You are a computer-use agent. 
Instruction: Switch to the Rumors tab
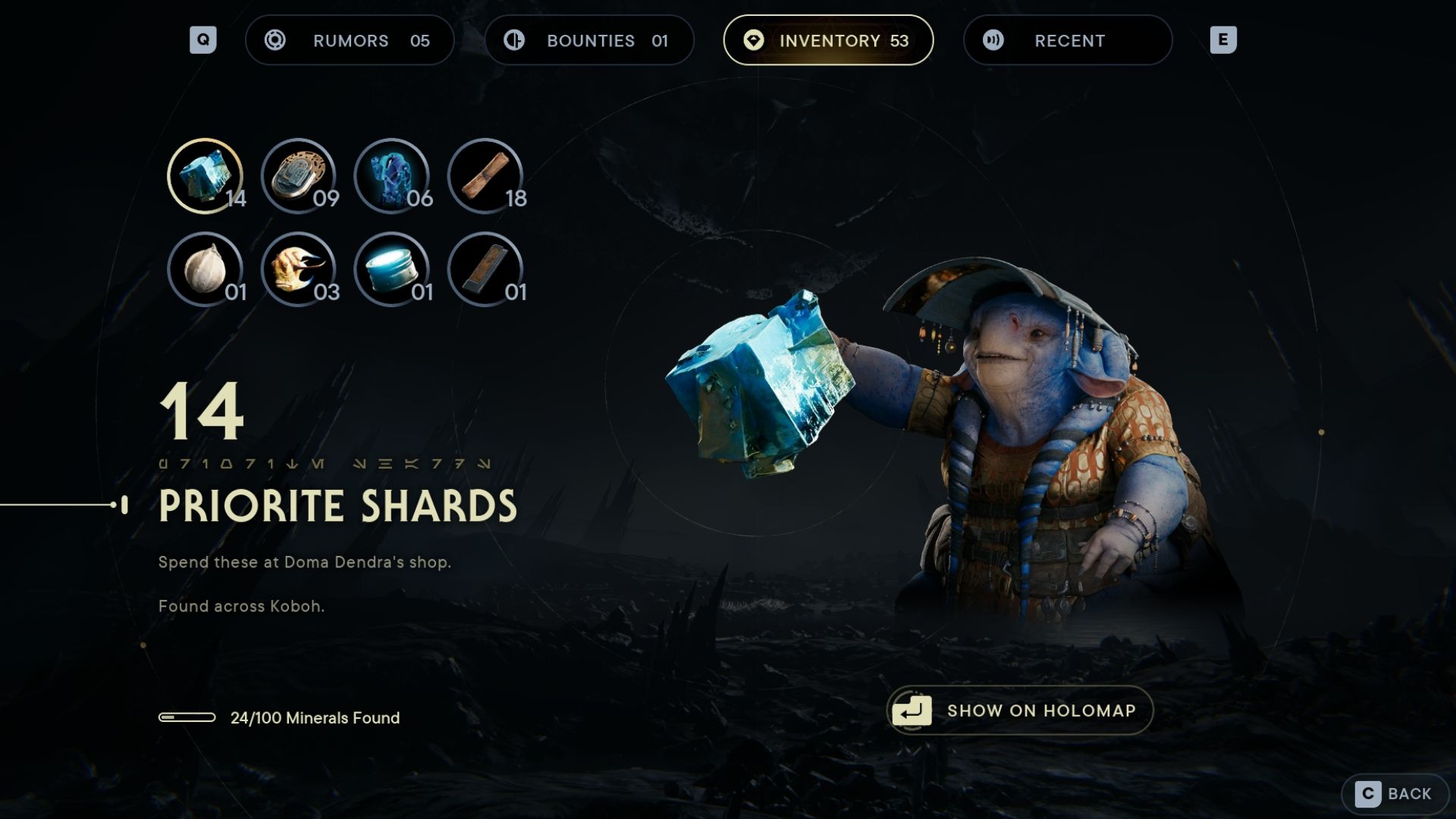point(350,40)
